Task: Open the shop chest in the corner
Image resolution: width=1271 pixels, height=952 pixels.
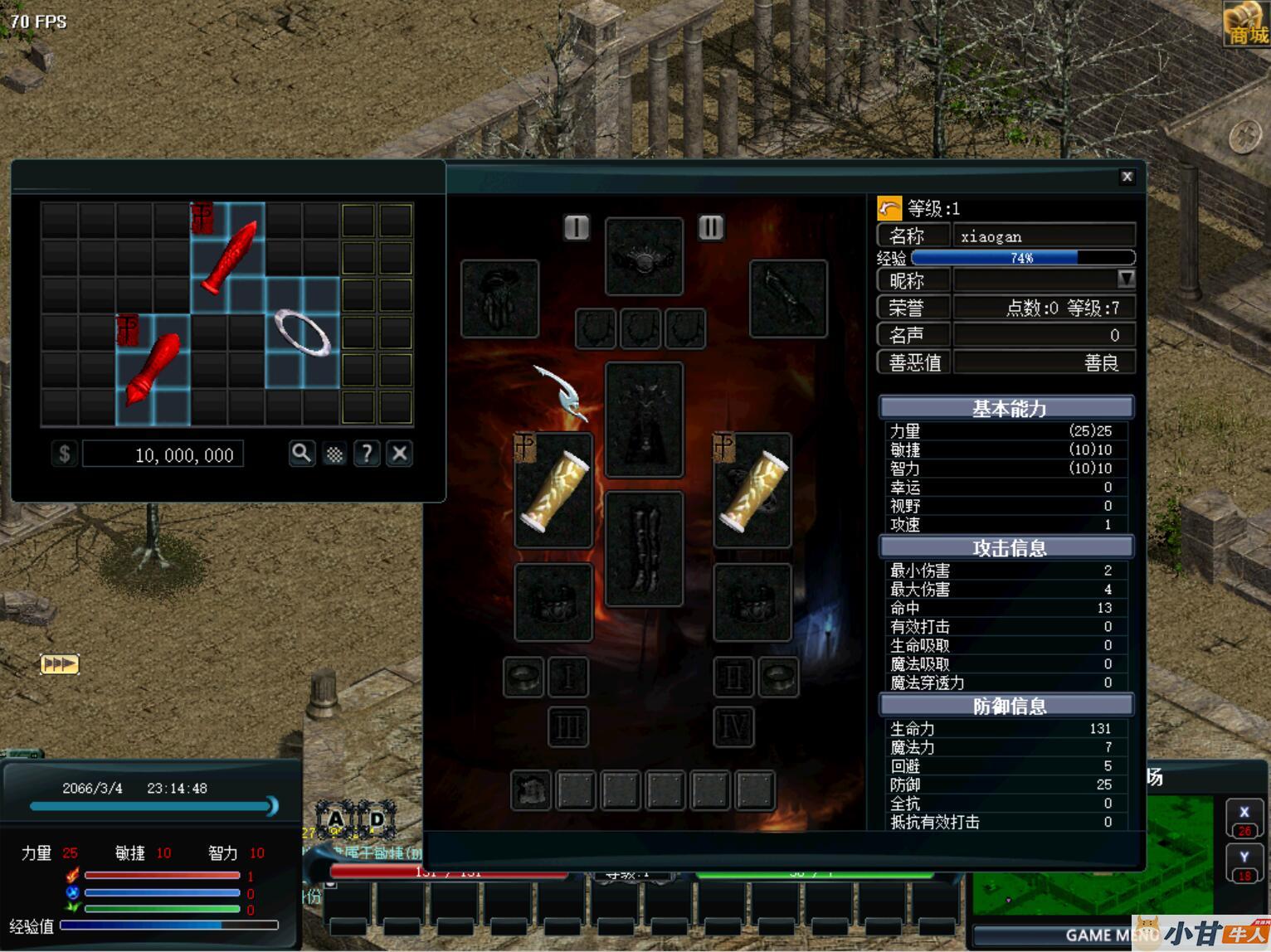Action: (1246, 23)
